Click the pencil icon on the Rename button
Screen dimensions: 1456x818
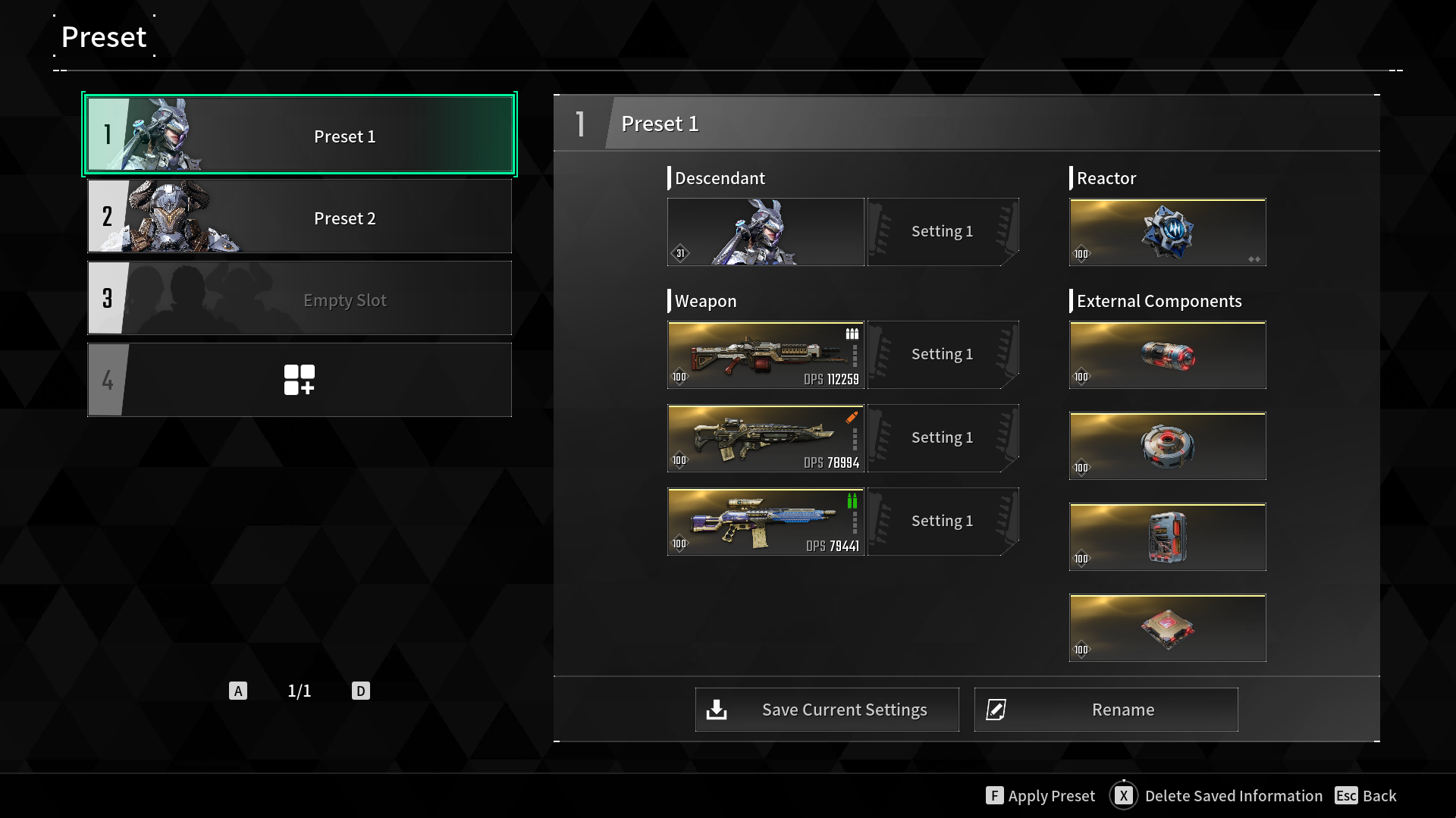[996, 710]
